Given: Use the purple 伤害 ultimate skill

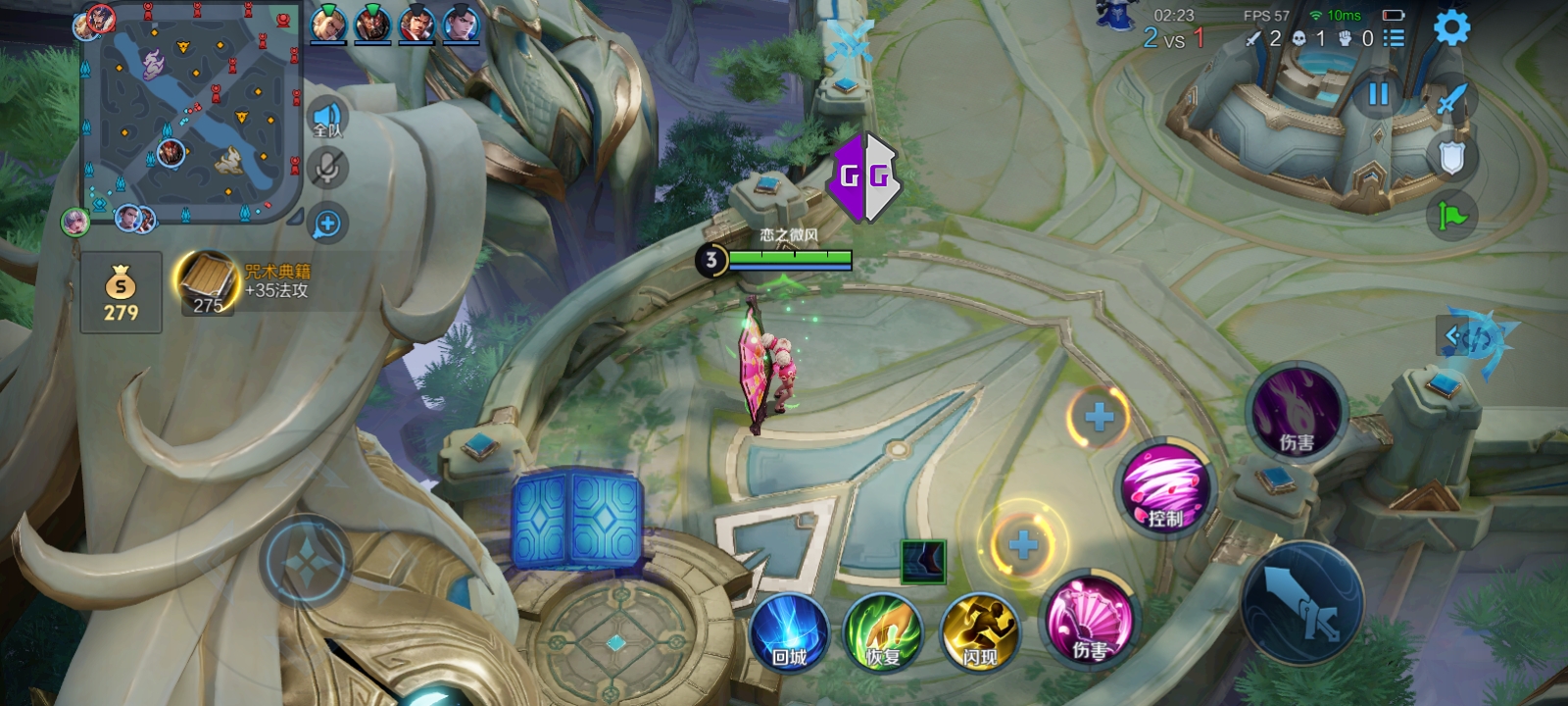Looking at the screenshot, I should coord(1297,411).
